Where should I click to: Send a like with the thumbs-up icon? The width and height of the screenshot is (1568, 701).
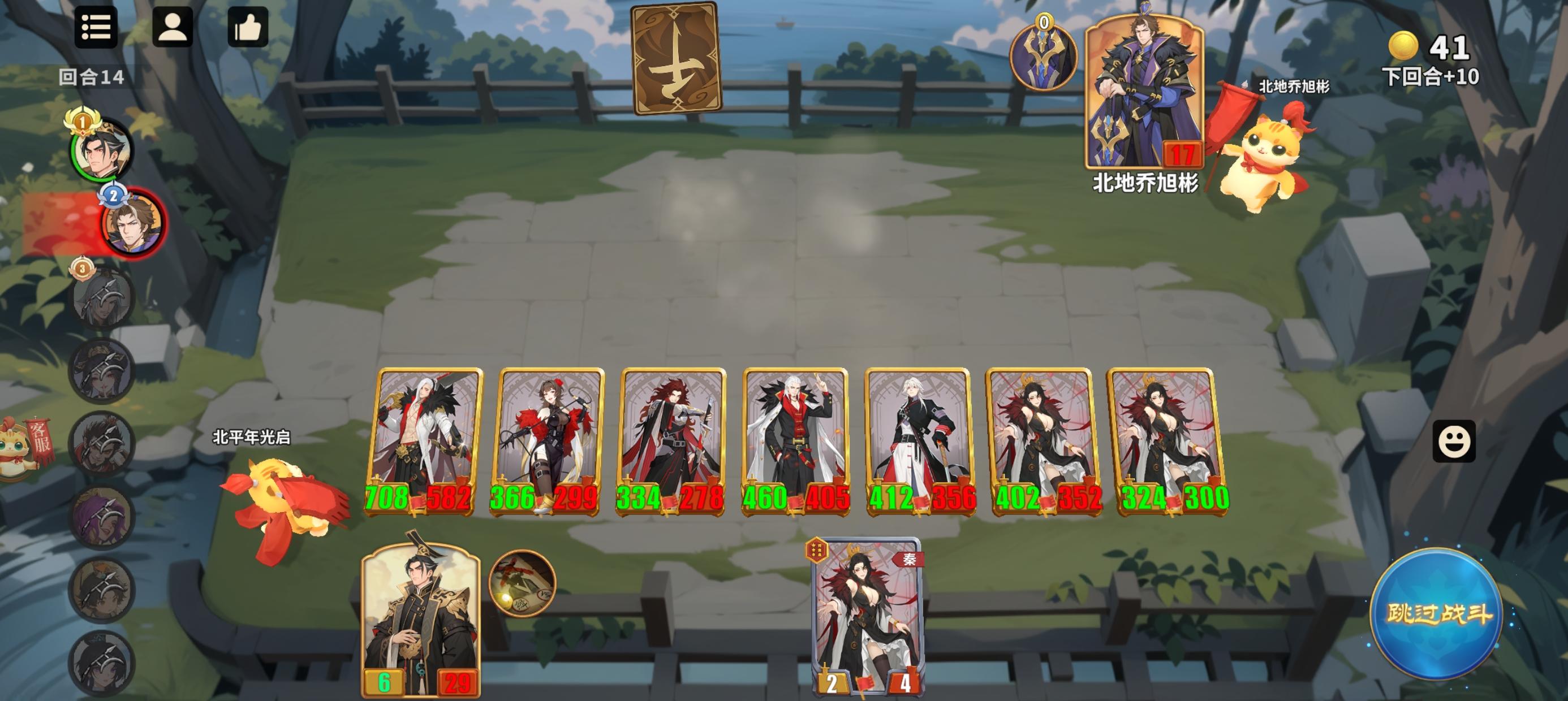coord(248,29)
